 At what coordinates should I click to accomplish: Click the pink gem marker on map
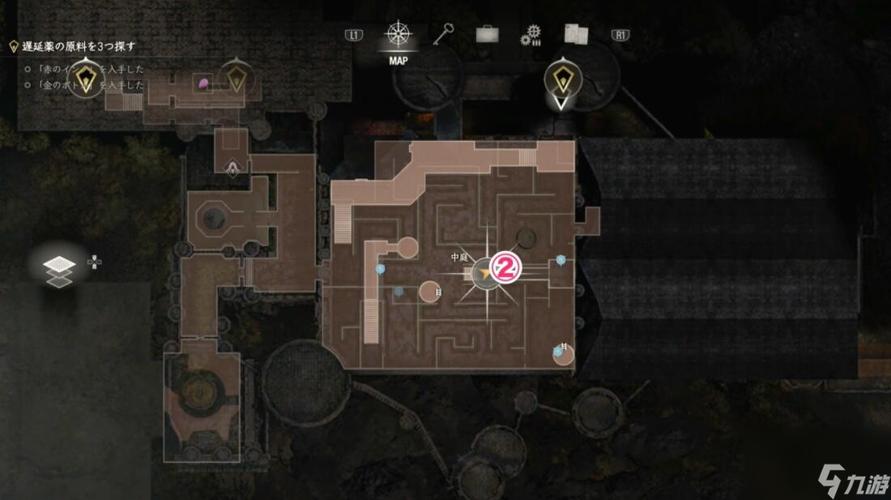click(x=205, y=82)
